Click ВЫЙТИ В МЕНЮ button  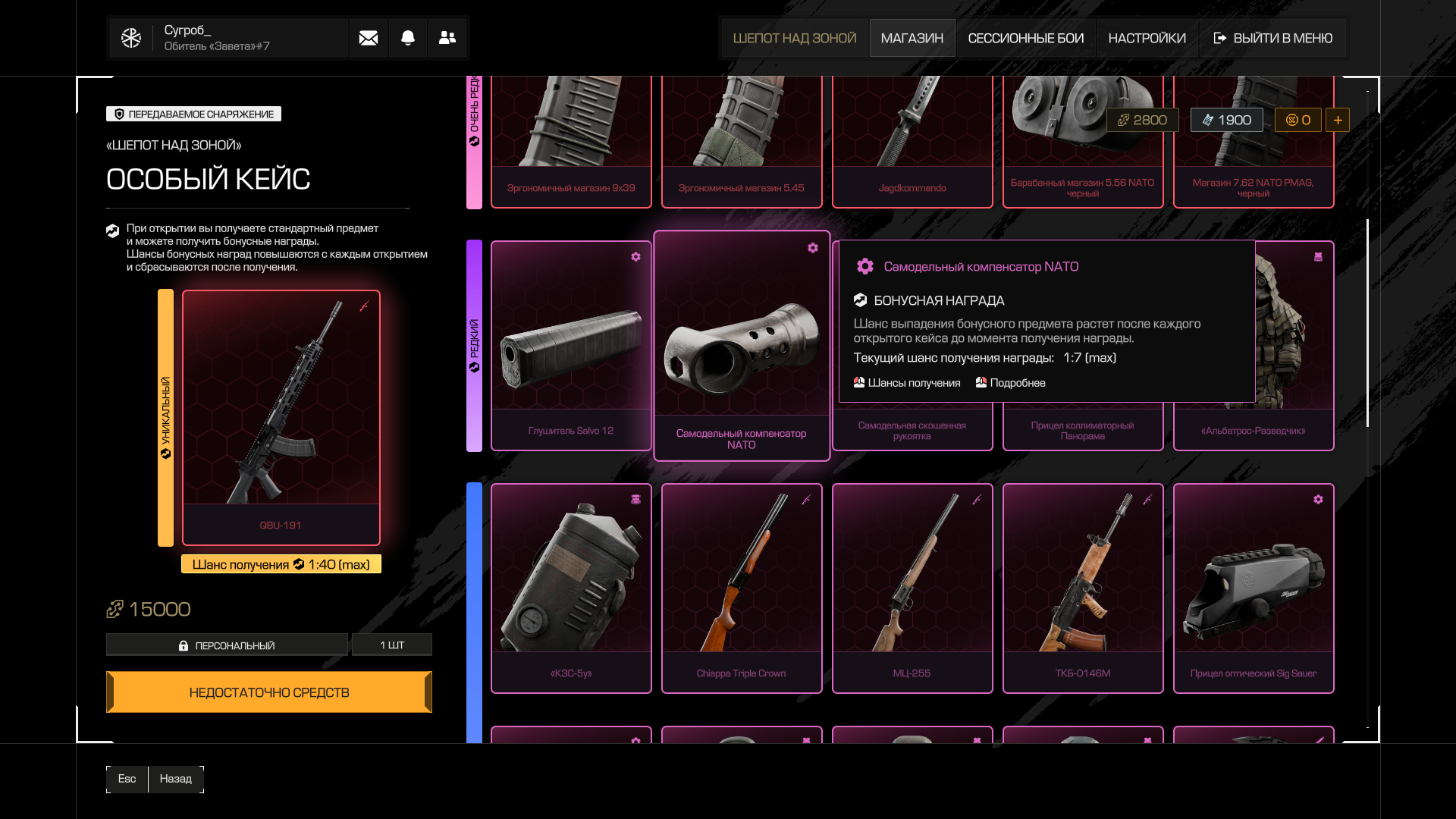point(1272,38)
